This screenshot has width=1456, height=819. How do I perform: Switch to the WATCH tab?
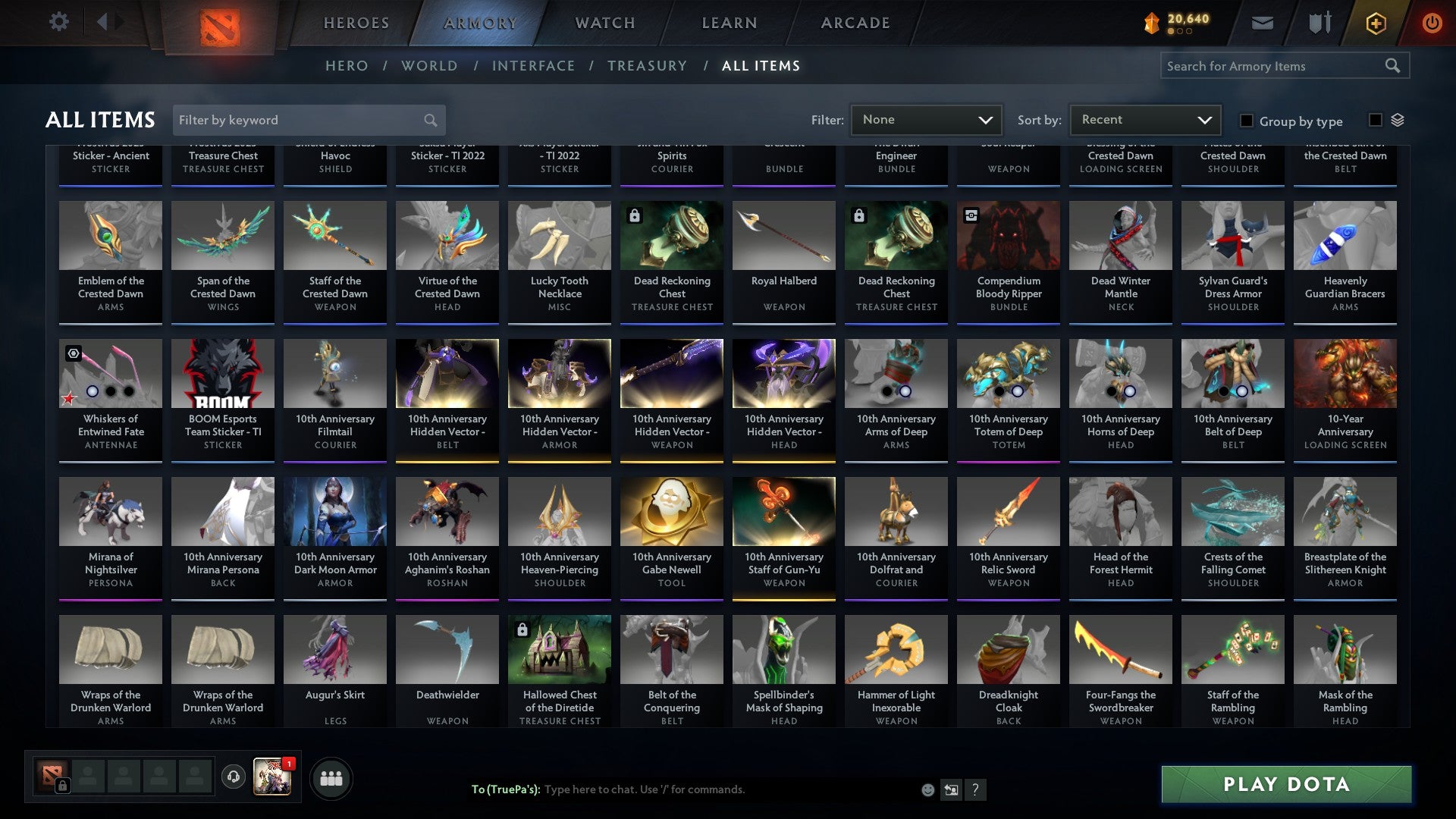tap(604, 22)
